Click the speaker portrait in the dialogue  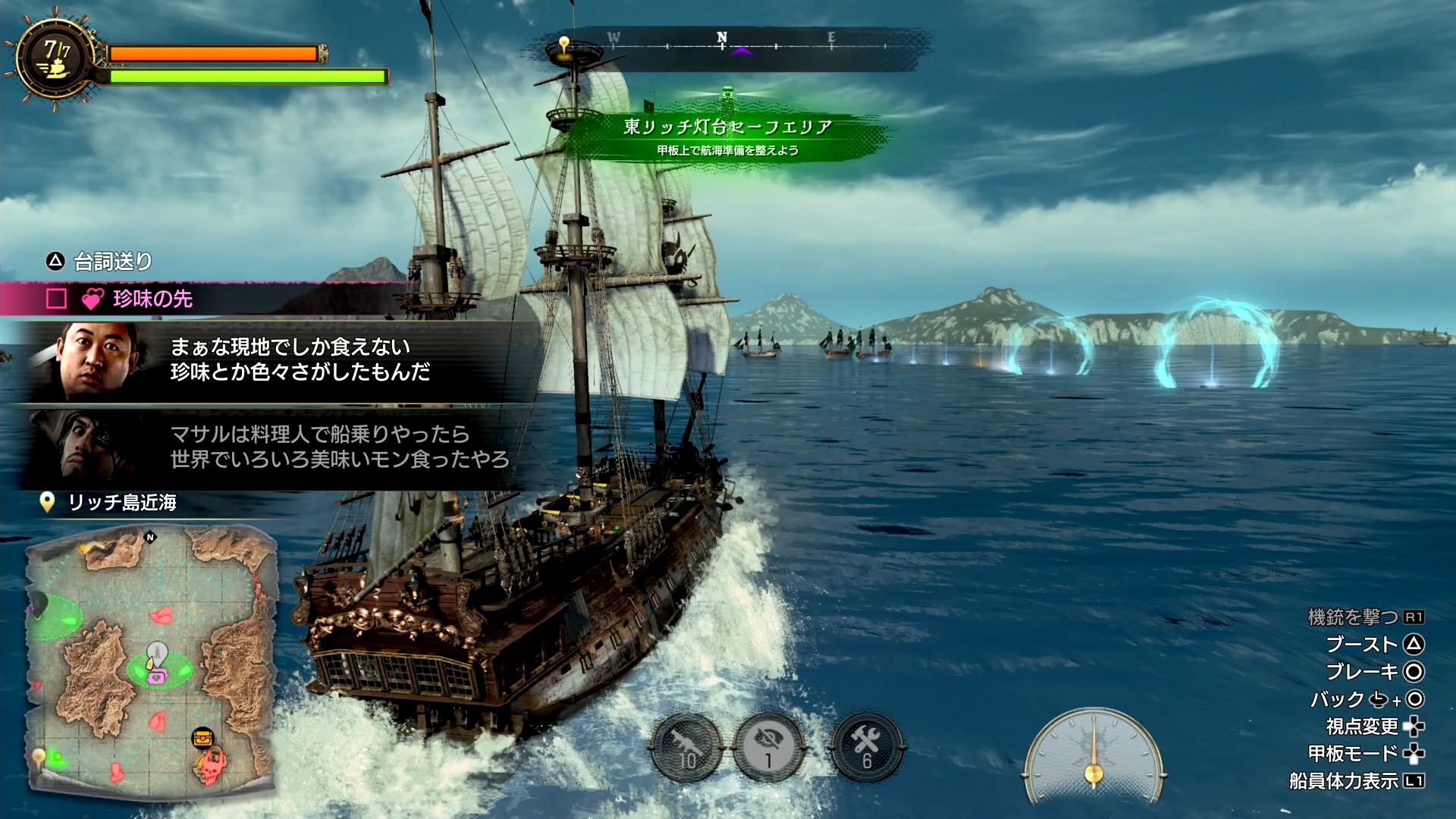tap(96, 361)
